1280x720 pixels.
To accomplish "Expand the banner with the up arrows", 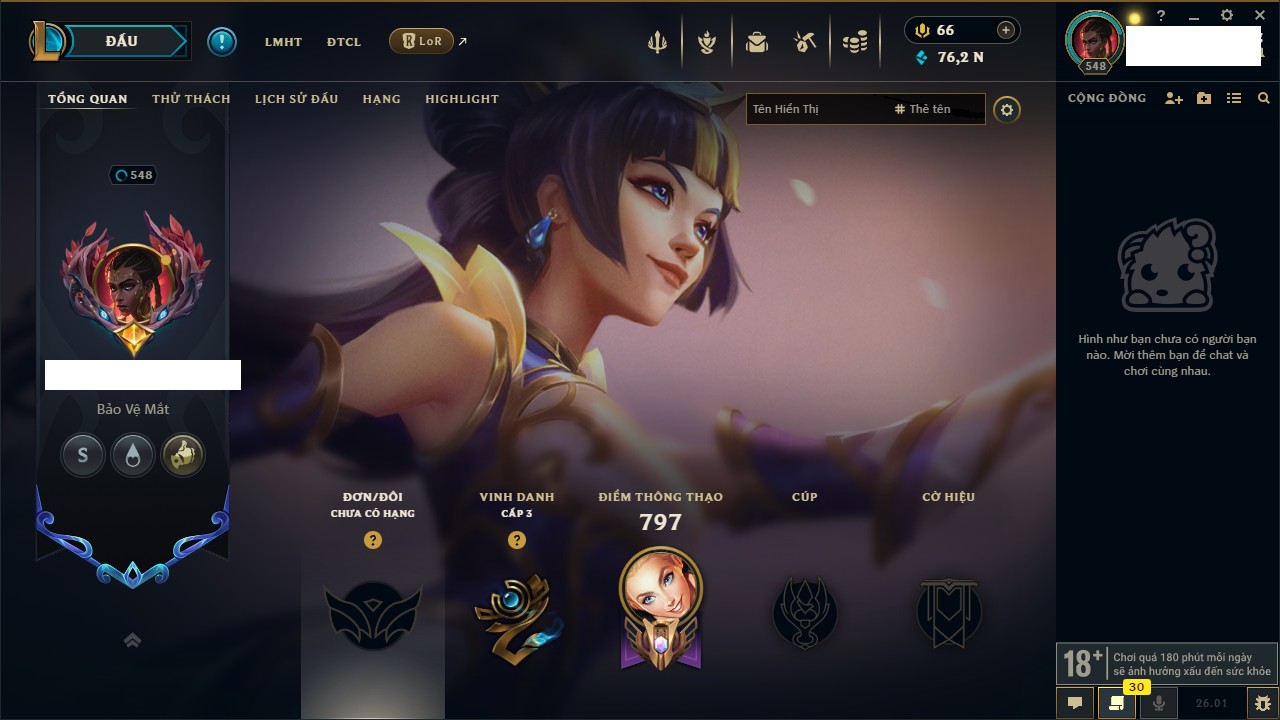I will tap(132, 640).
